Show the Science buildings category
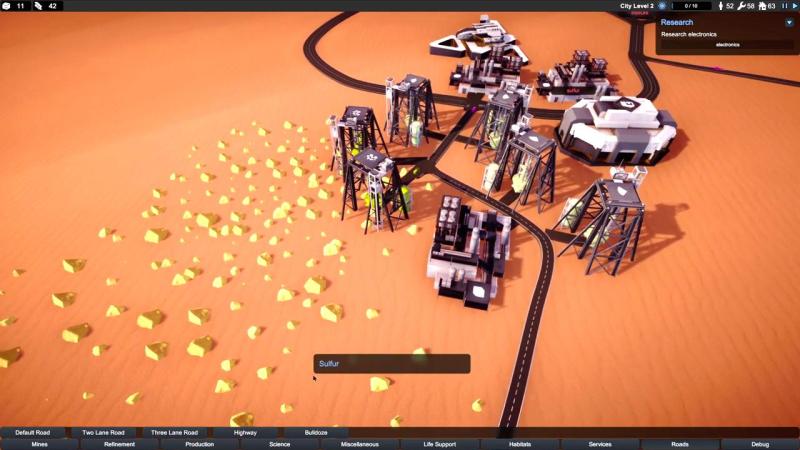 point(280,444)
